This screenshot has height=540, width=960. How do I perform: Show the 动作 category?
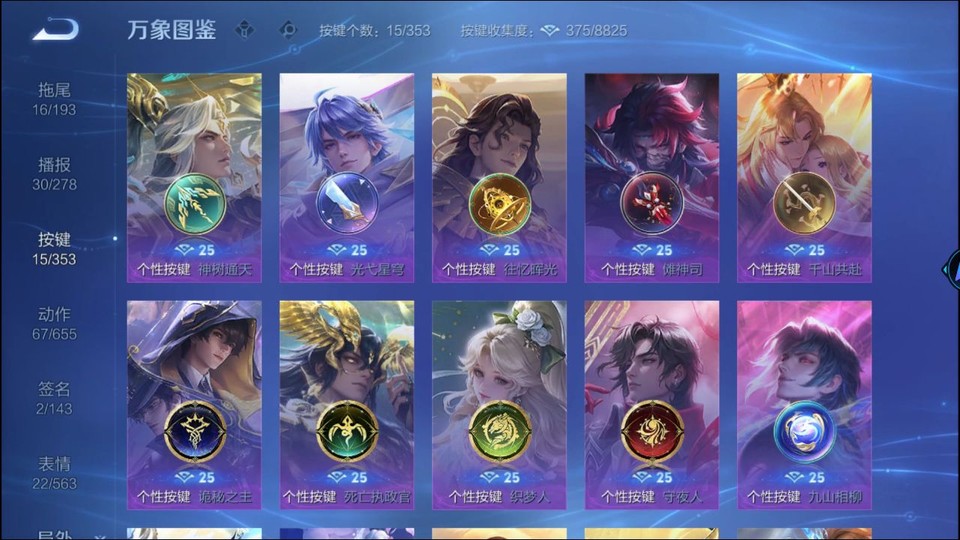coord(54,323)
